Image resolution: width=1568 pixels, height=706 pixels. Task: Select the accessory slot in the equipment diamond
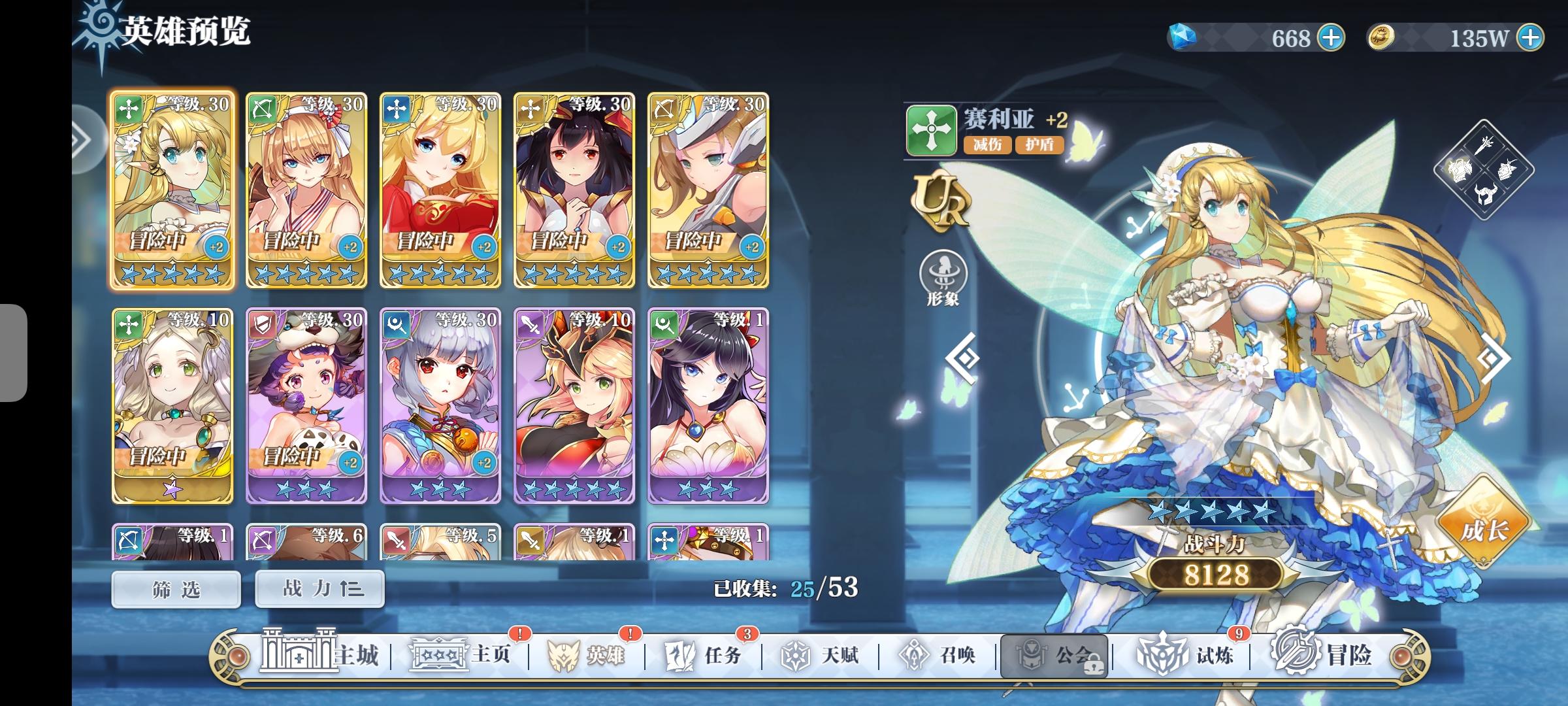pos(1507,169)
